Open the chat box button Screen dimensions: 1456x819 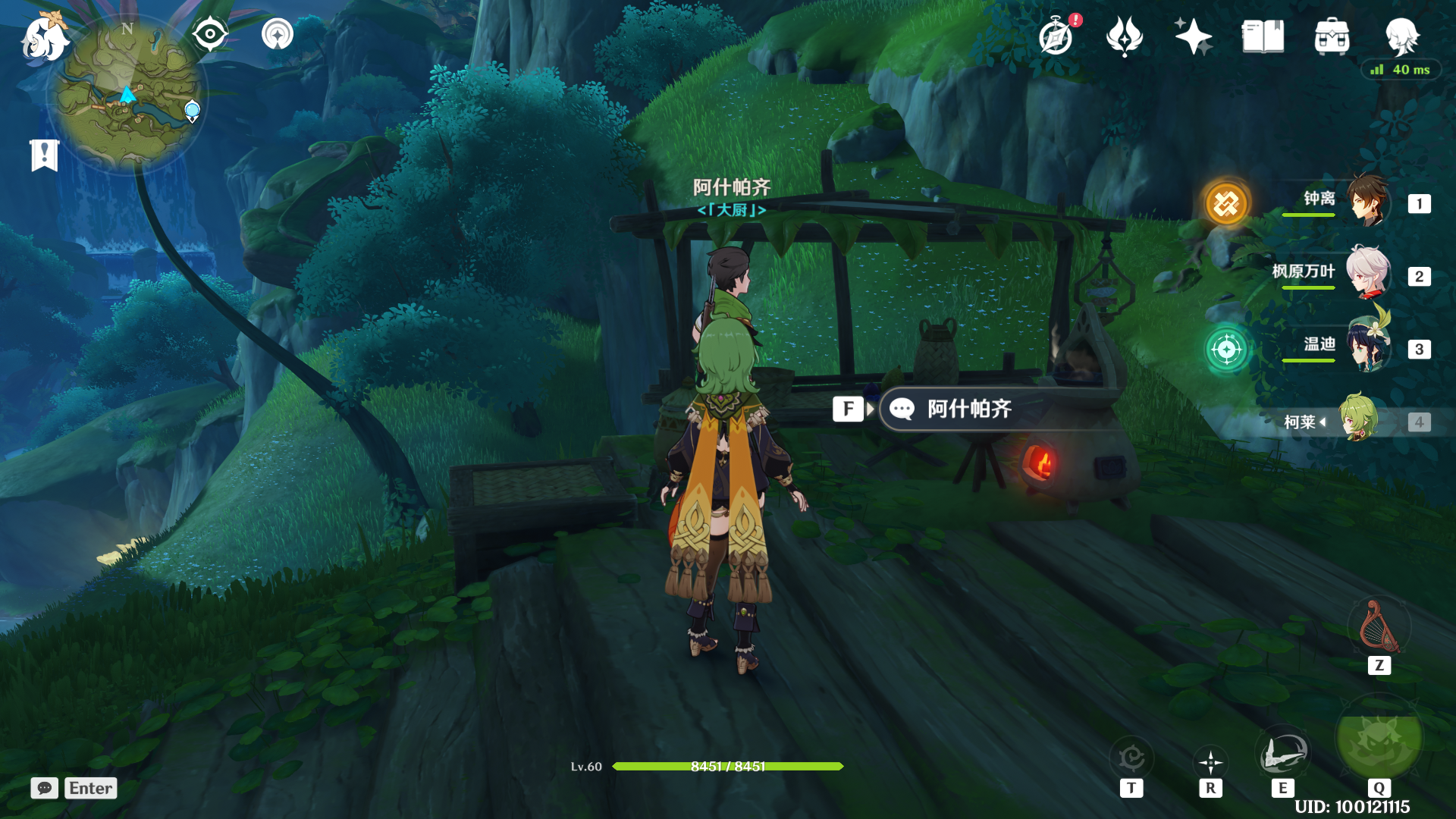pyautogui.click(x=45, y=788)
